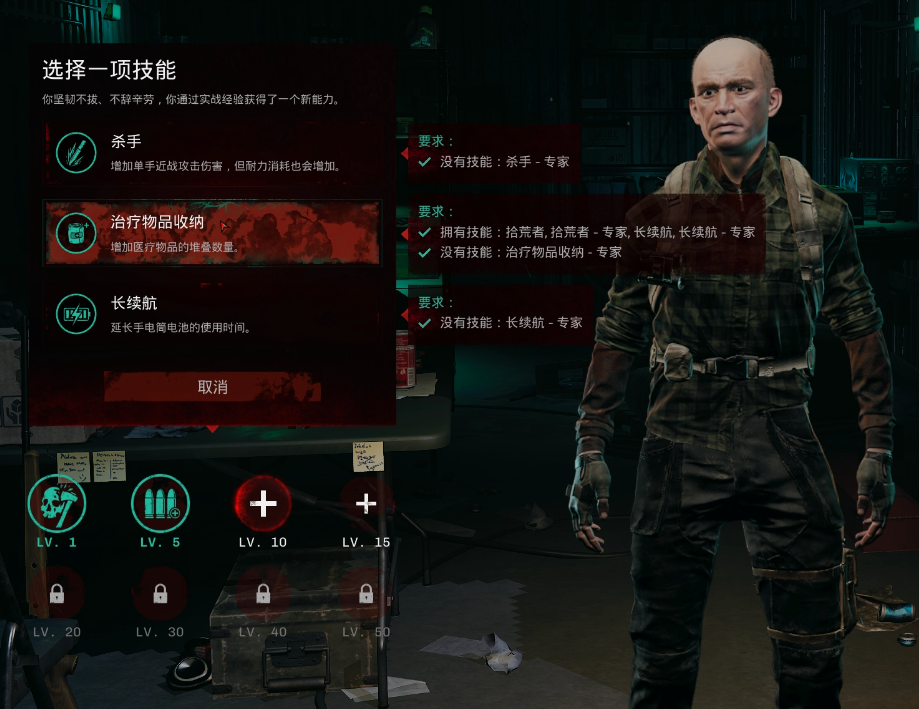
Task: Click the locked LV. 50 skill slot
Action: point(366,594)
